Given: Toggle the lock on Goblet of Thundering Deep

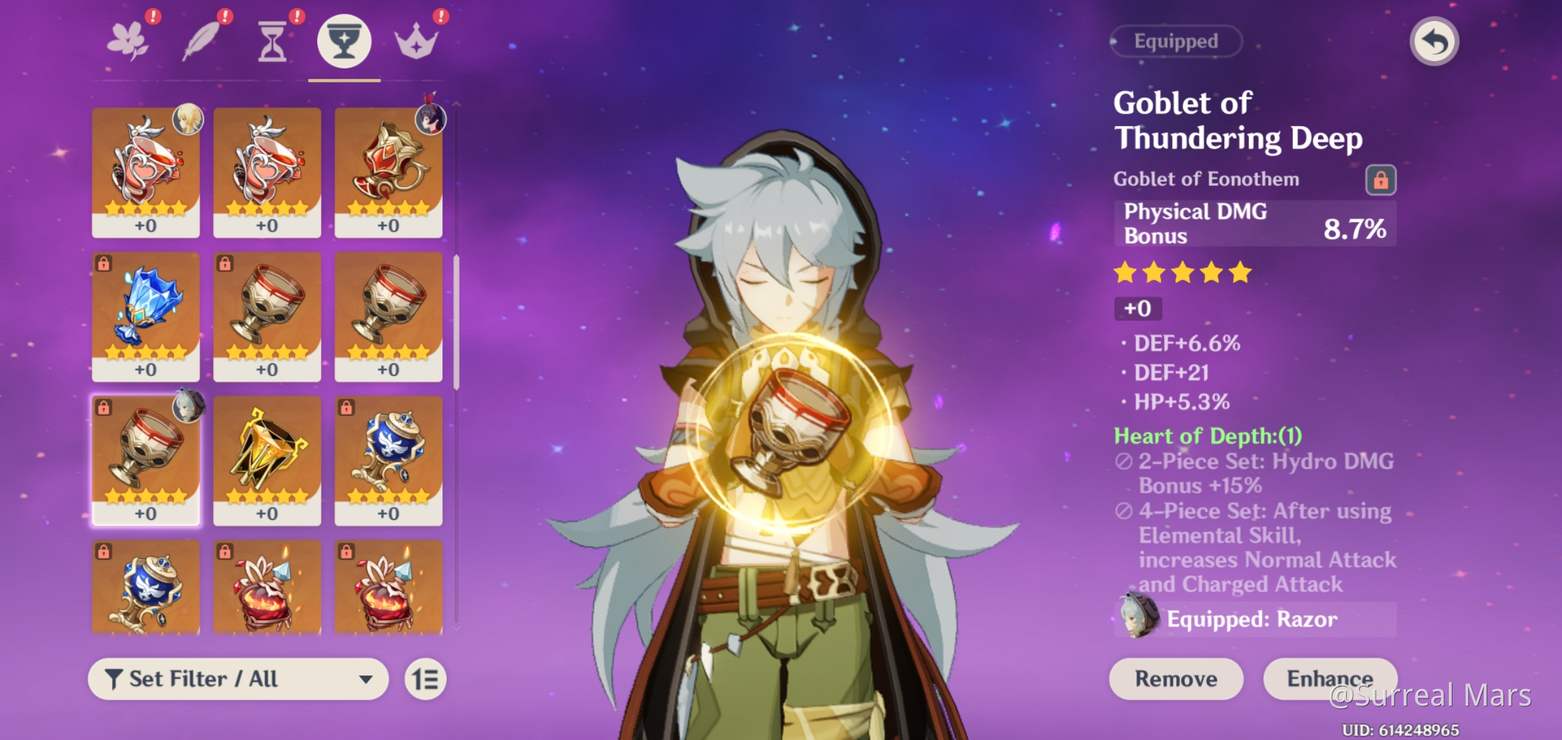Looking at the screenshot, I should click(x=1381, y=179).
